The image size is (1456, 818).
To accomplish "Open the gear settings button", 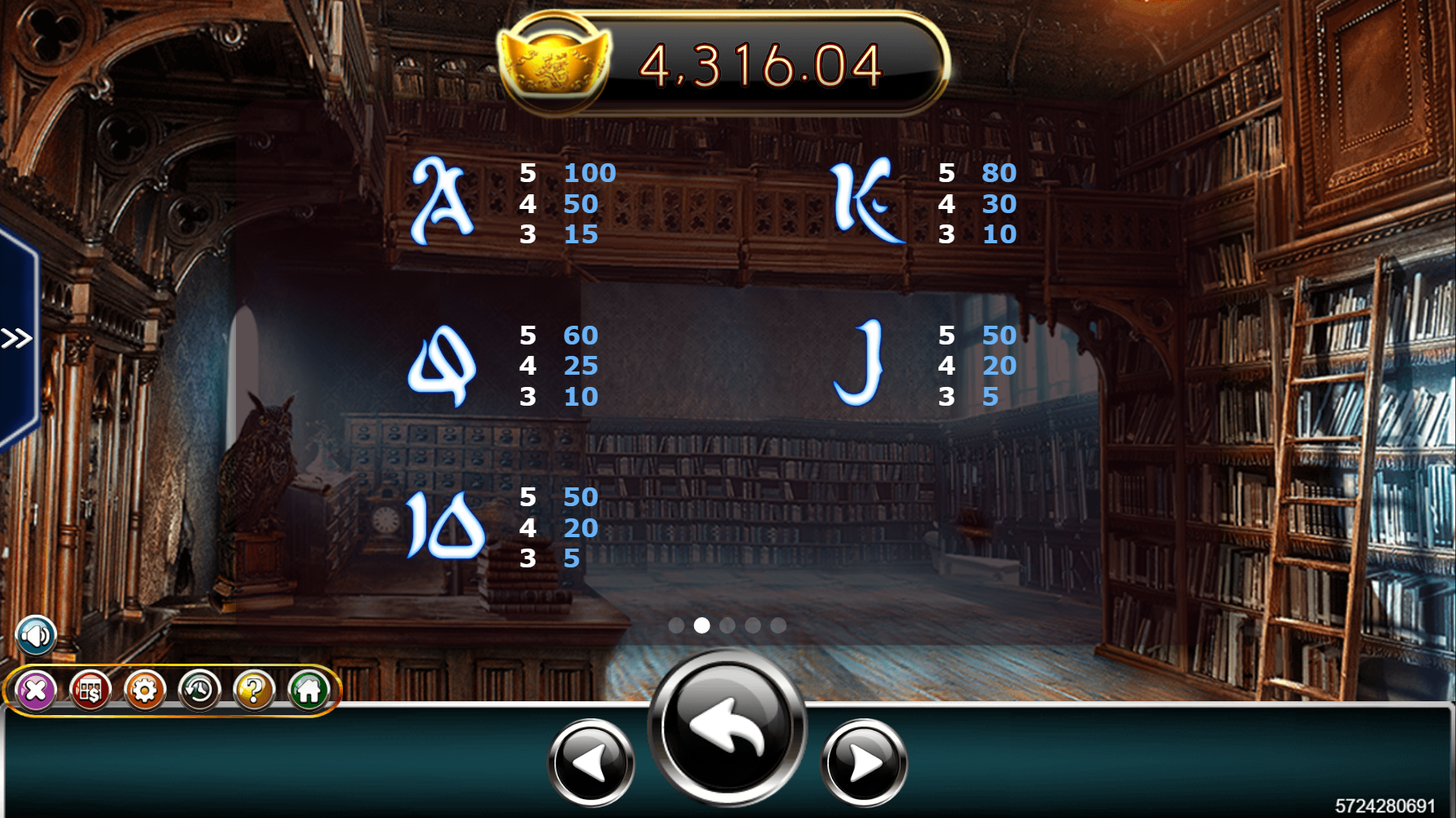I will [x=145, y=691].
